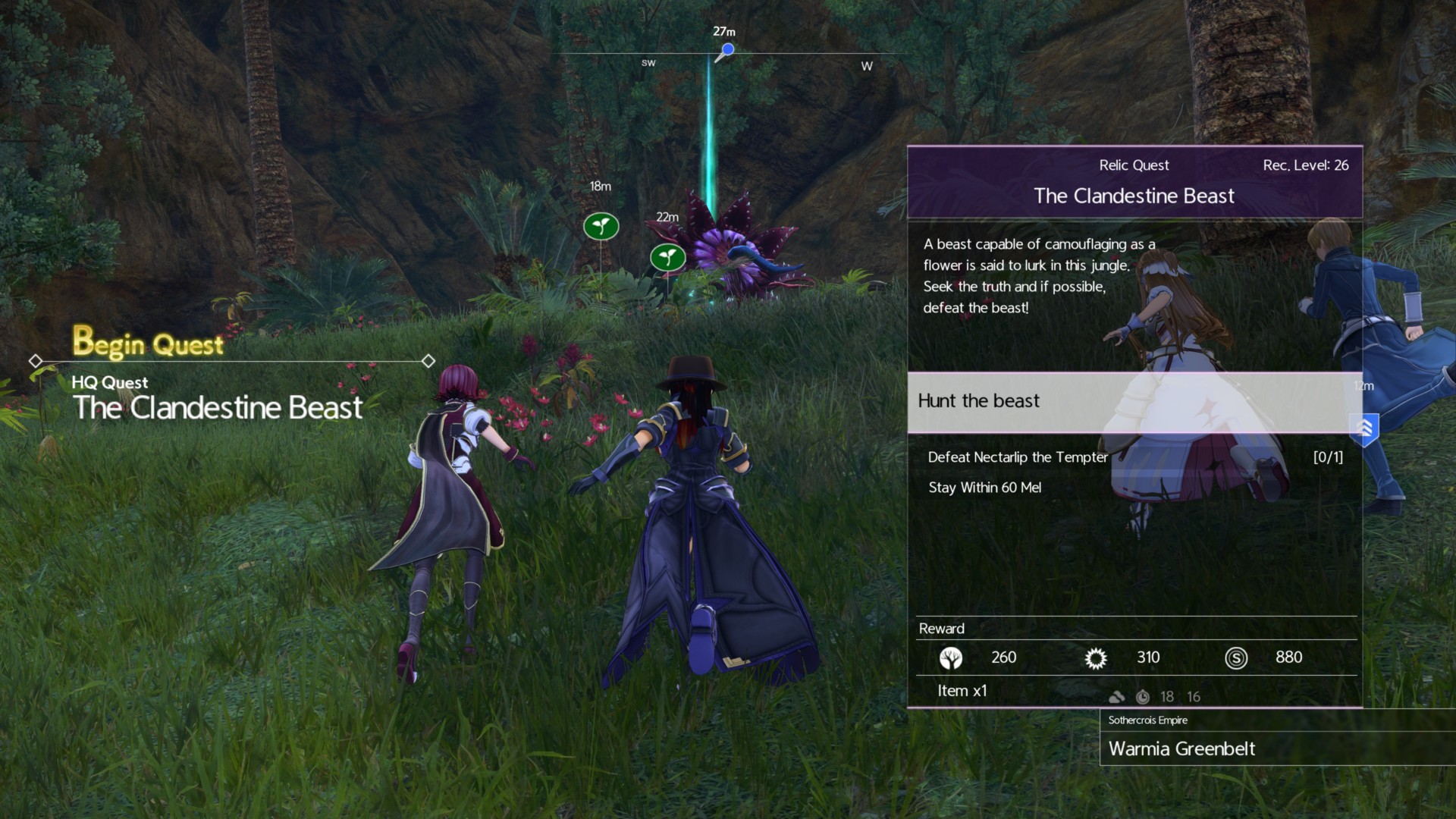
Task: Open the "The Clandestine Beast" Relic Quest panel title
Action: click(x=1134, y=196)
